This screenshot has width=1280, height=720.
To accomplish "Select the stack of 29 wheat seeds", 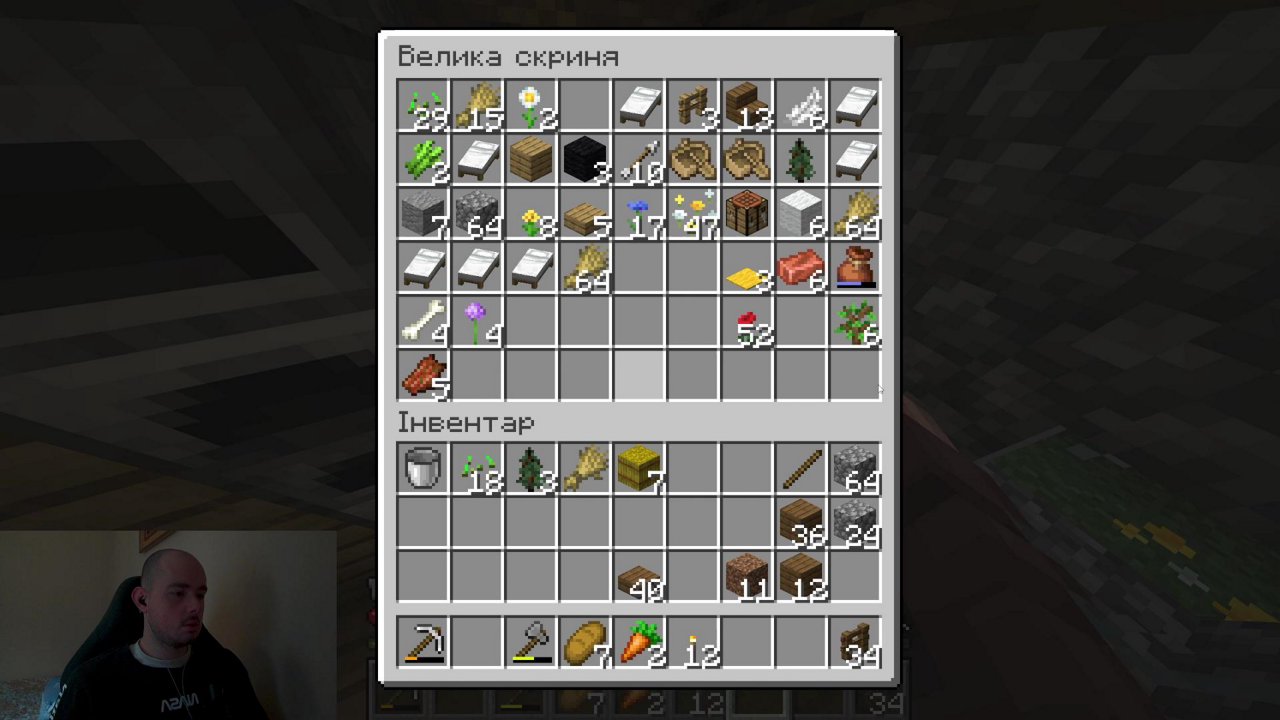I will tap(422, 105).
